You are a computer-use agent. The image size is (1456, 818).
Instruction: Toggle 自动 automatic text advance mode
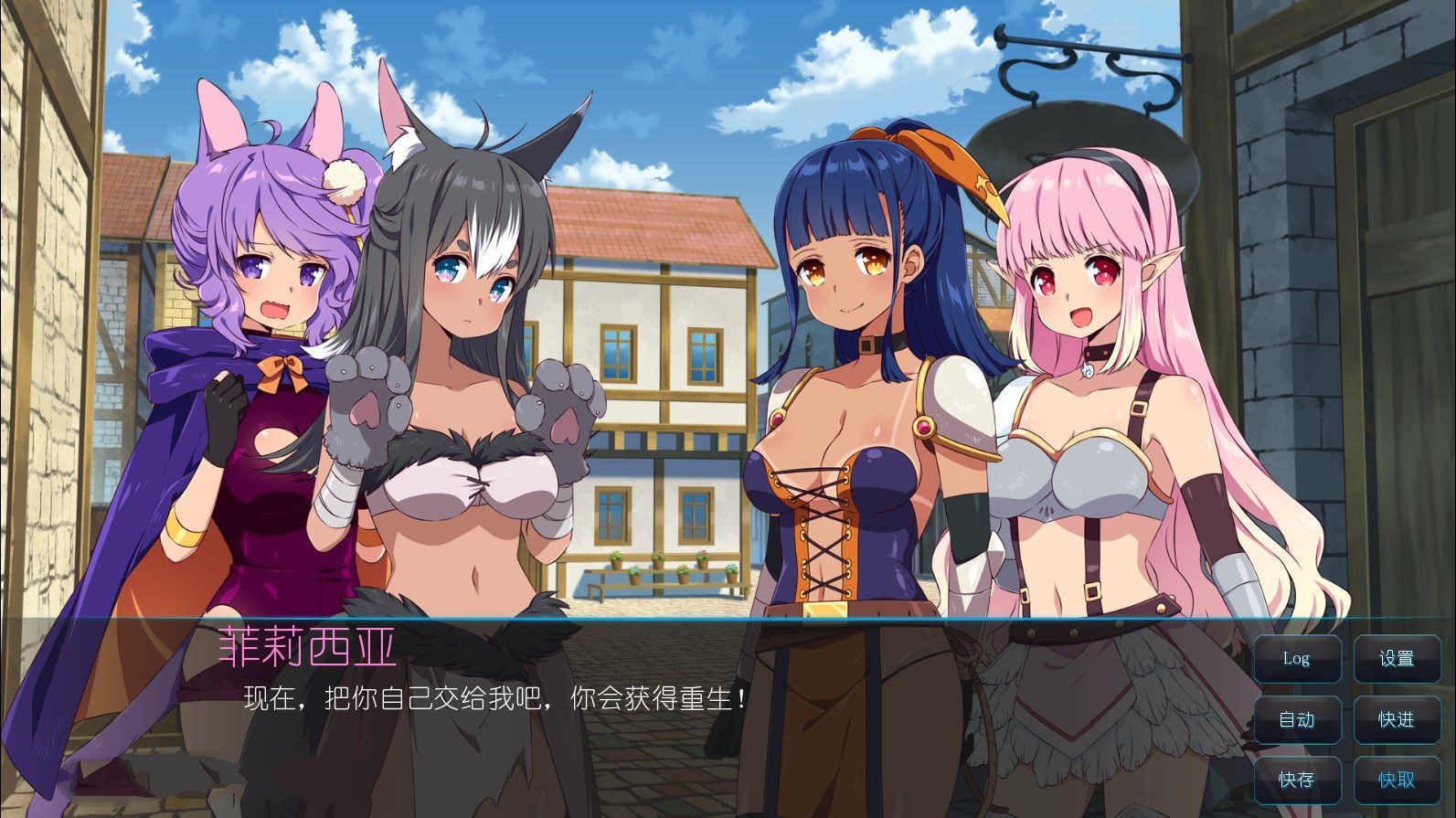(1297, 720)
